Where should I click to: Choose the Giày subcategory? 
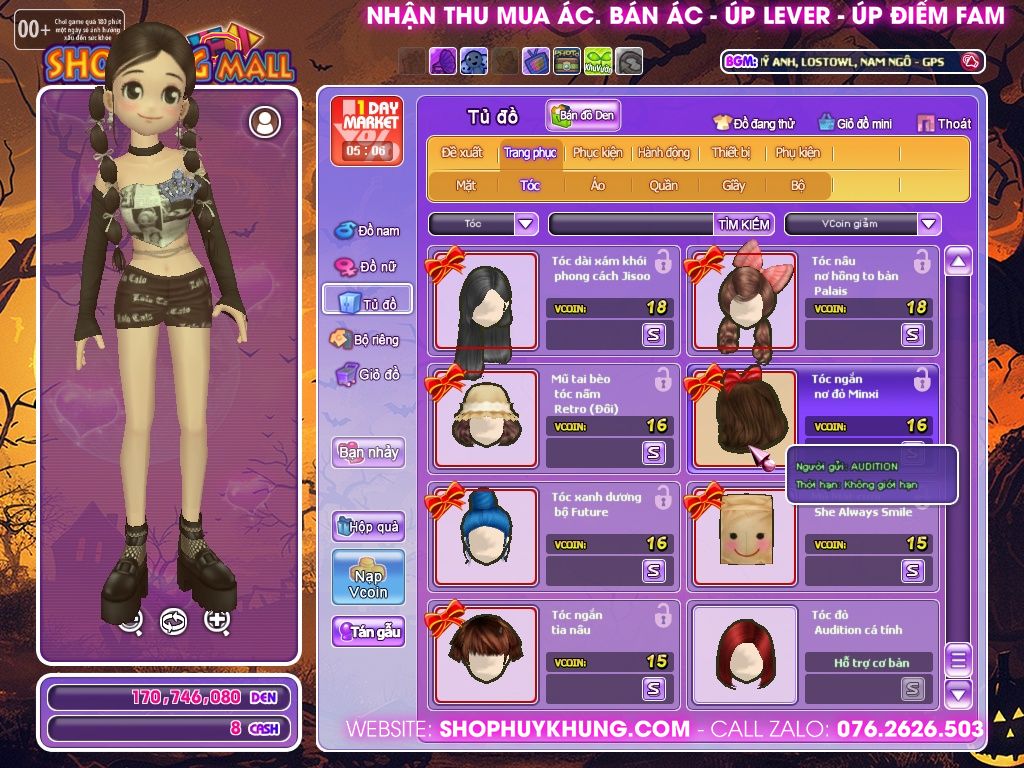click(734, 185)
